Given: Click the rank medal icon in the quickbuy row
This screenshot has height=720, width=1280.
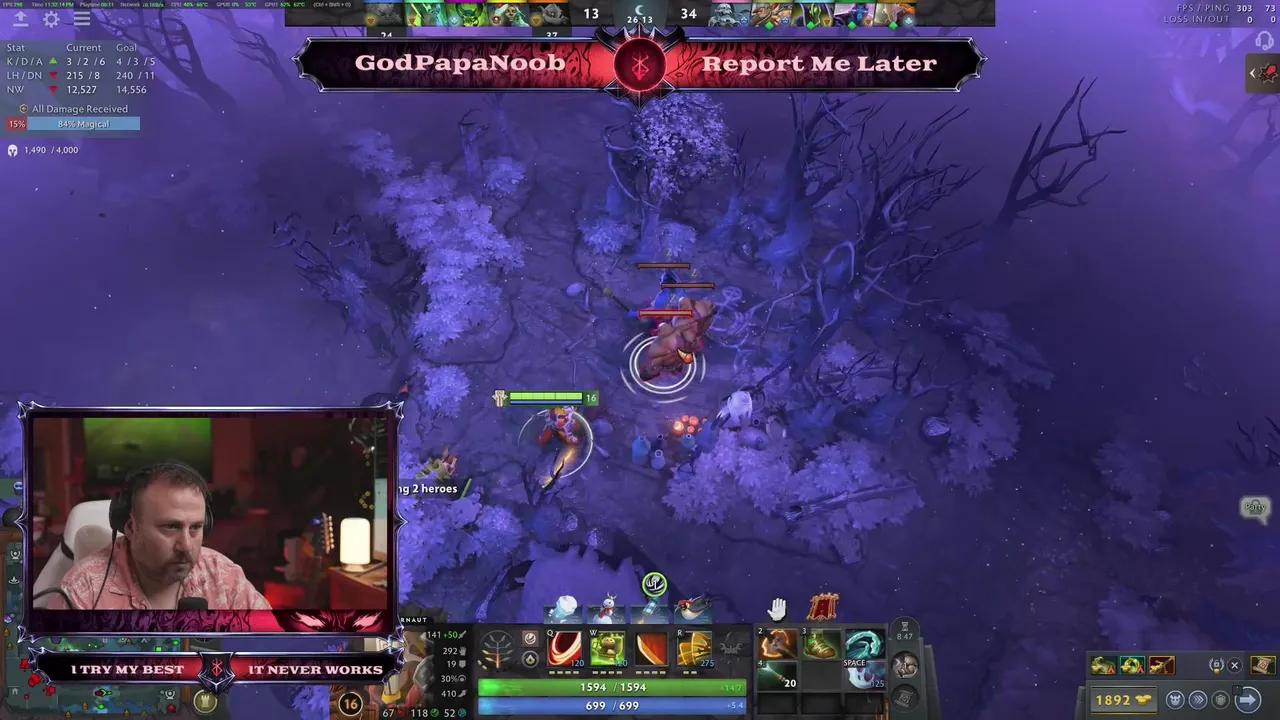Looking at the screenshot, I should pos(1217,665).
